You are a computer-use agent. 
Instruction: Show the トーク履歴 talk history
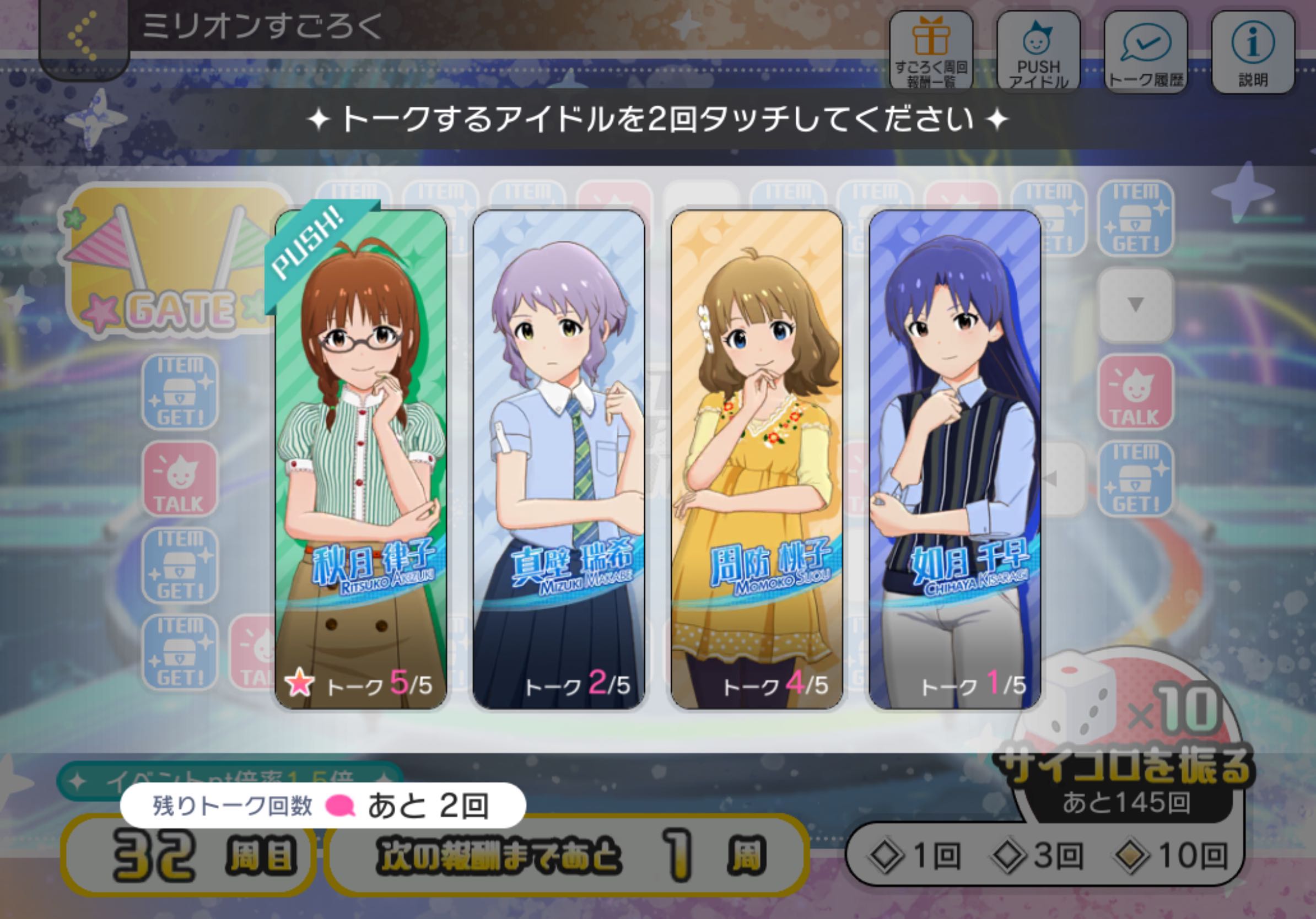pos(1145,52)
